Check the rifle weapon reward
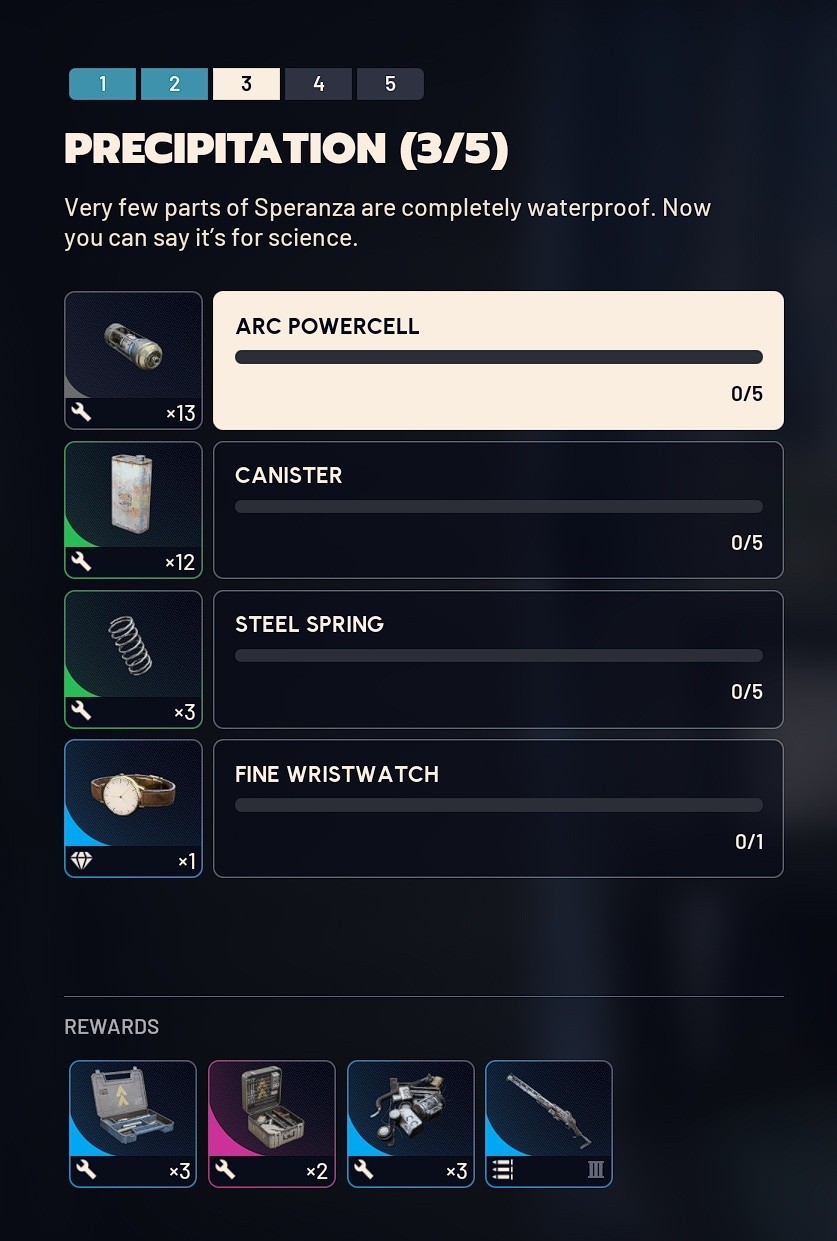The width and height of the screenshot is (837, 1241). tap(549, 1123)
